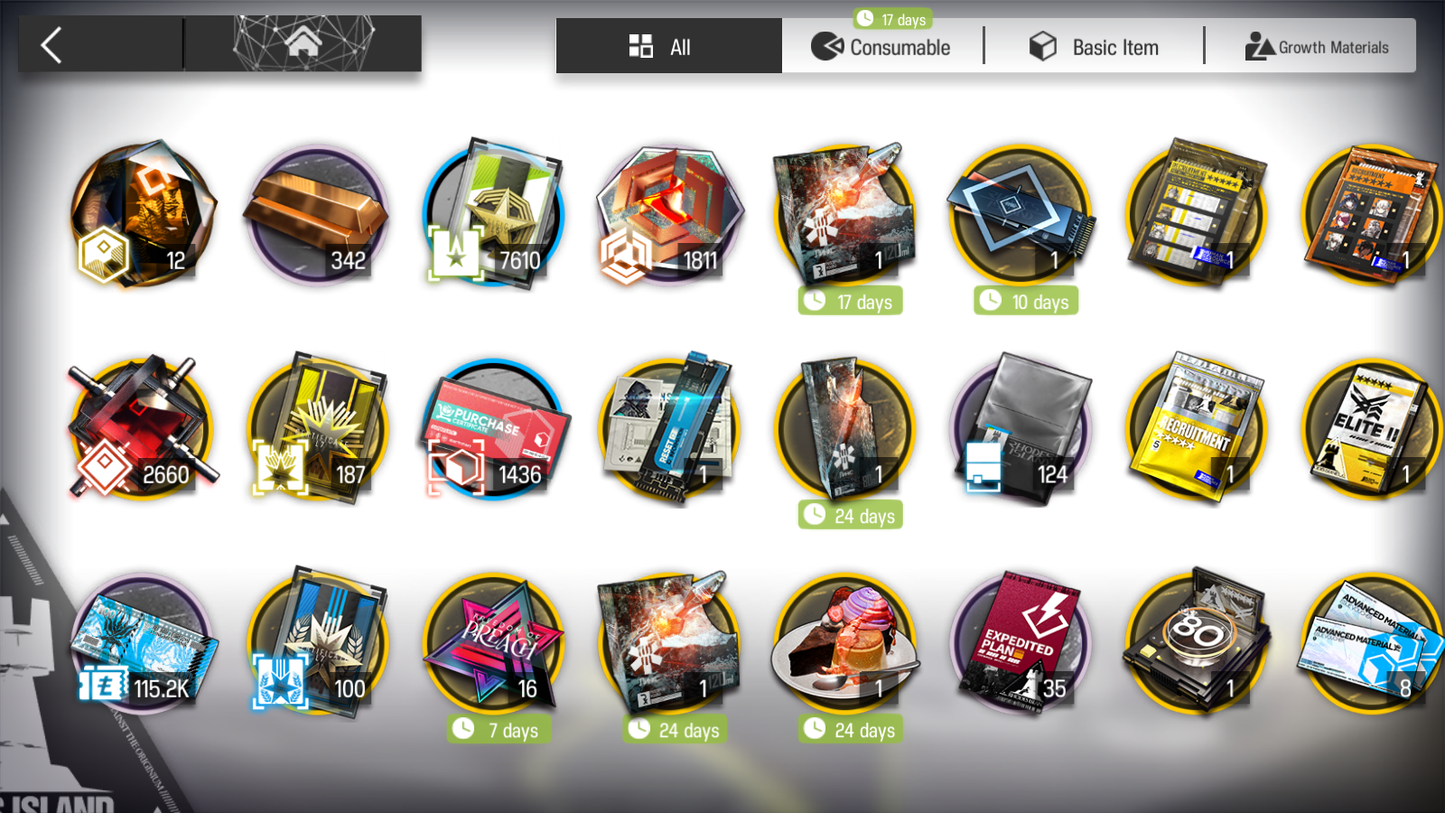Pick the red crystal item with 2660

[142, 430]
